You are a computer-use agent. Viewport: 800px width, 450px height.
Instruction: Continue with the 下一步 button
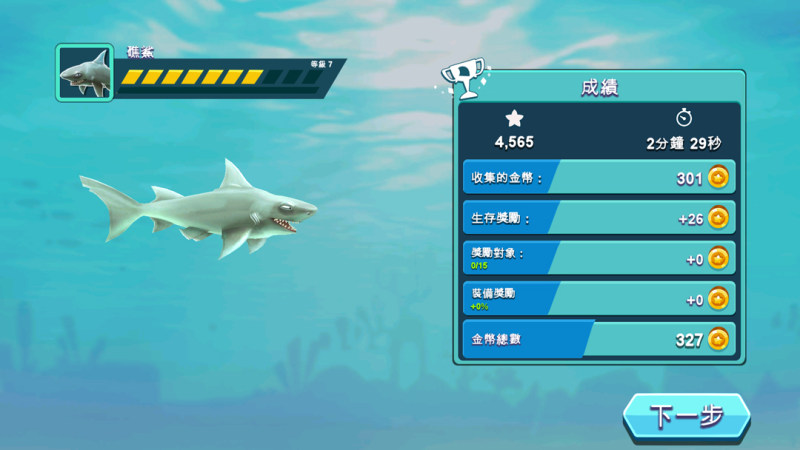(x=686, y=416)
